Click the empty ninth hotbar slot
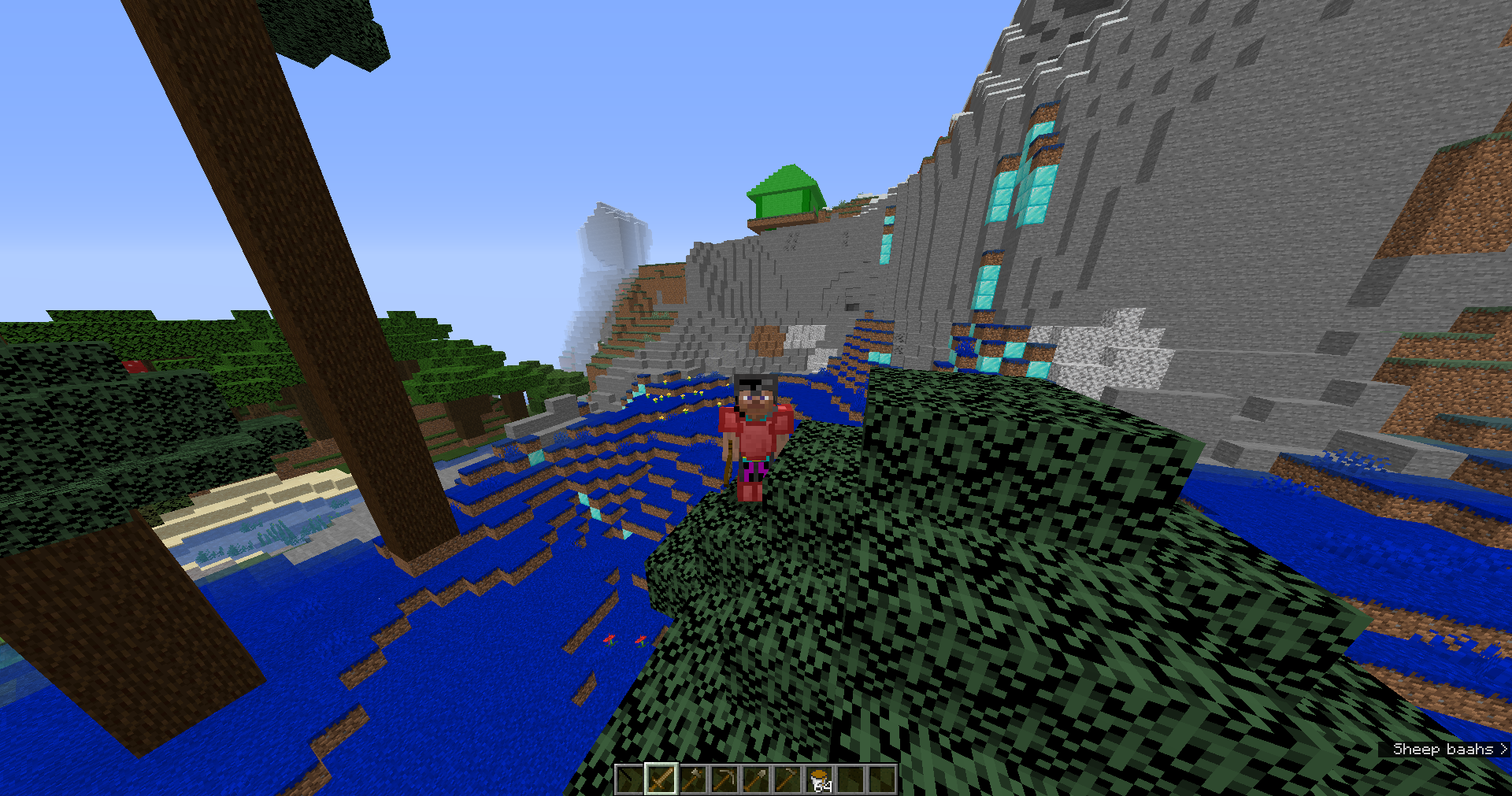The height and width of the screenshot is (796, 1512). pos(882,779)
